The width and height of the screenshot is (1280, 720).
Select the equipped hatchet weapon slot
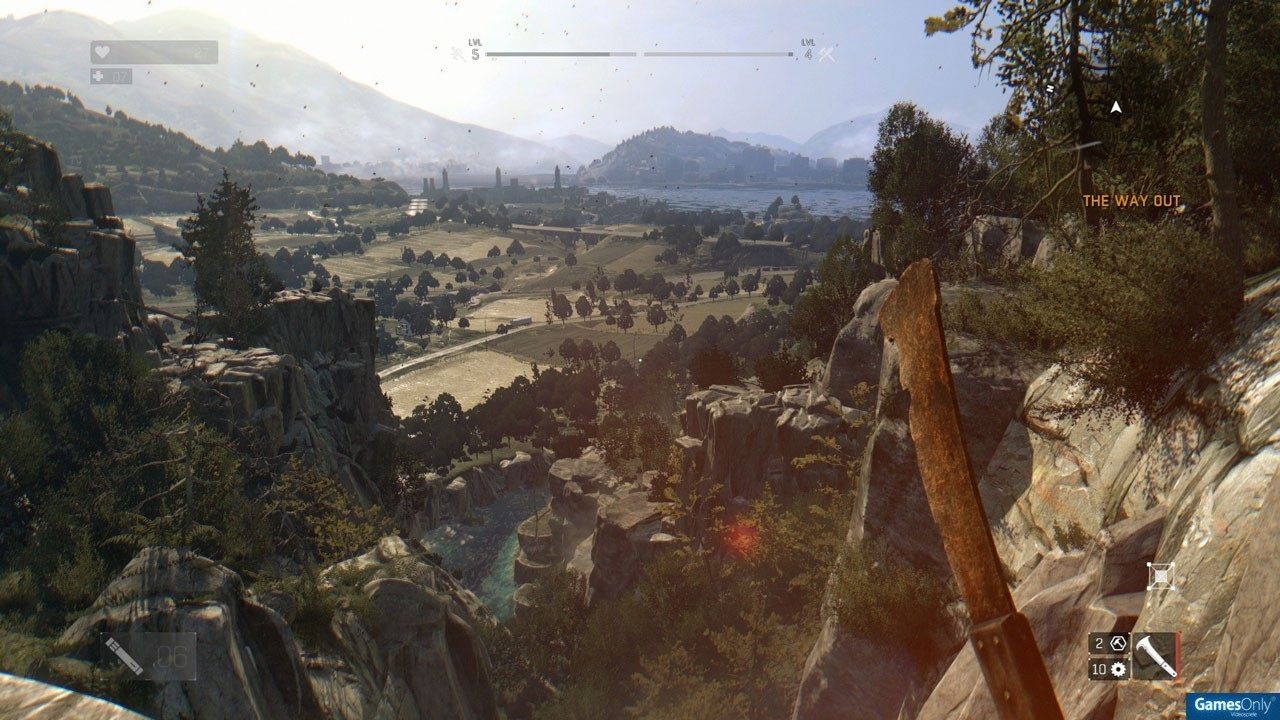(x=1155, y=655)
